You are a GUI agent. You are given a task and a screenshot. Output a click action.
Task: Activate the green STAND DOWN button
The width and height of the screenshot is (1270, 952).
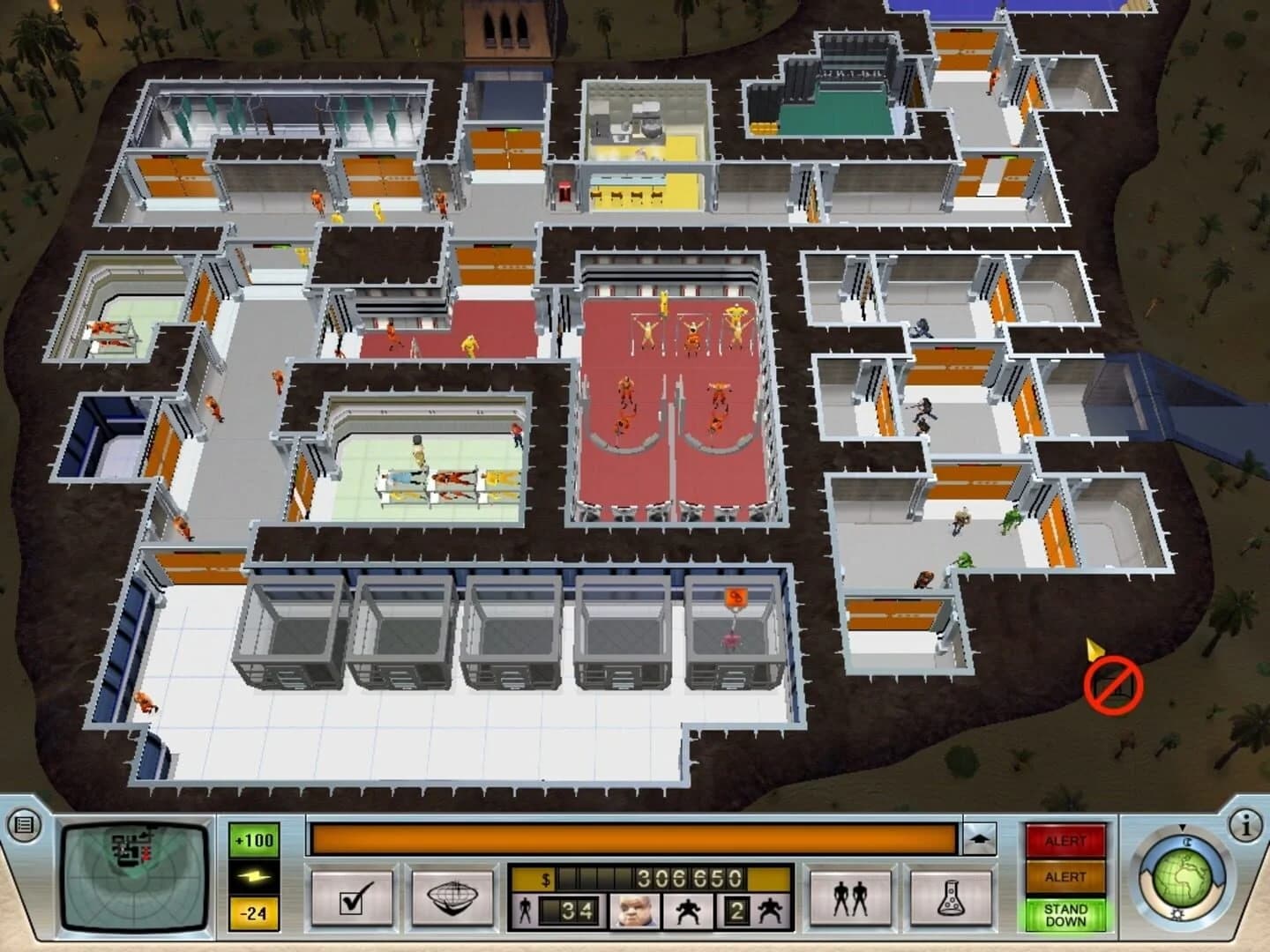coord(1067,915)
